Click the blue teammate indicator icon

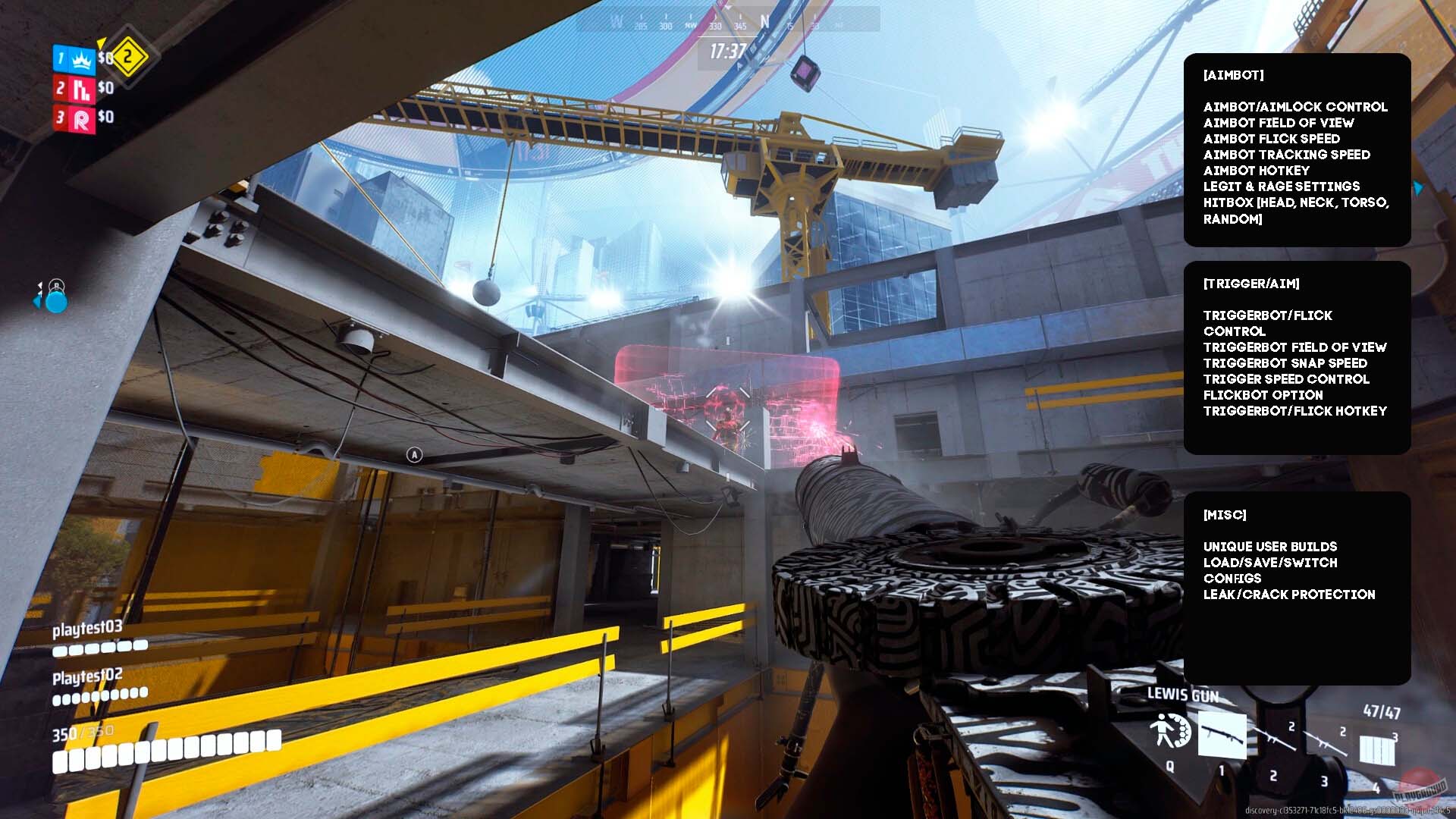click(55, 300)
